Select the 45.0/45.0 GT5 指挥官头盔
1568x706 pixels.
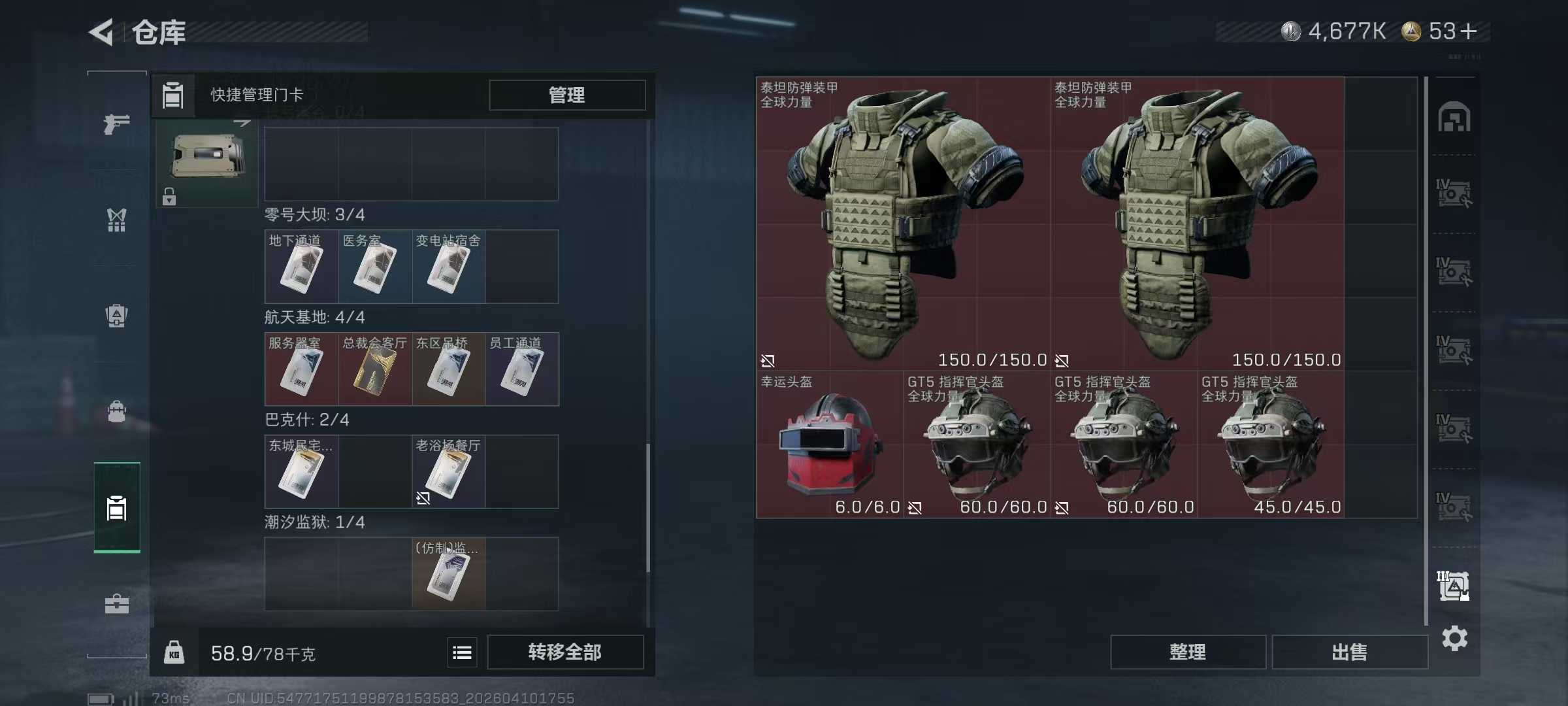1271,445
